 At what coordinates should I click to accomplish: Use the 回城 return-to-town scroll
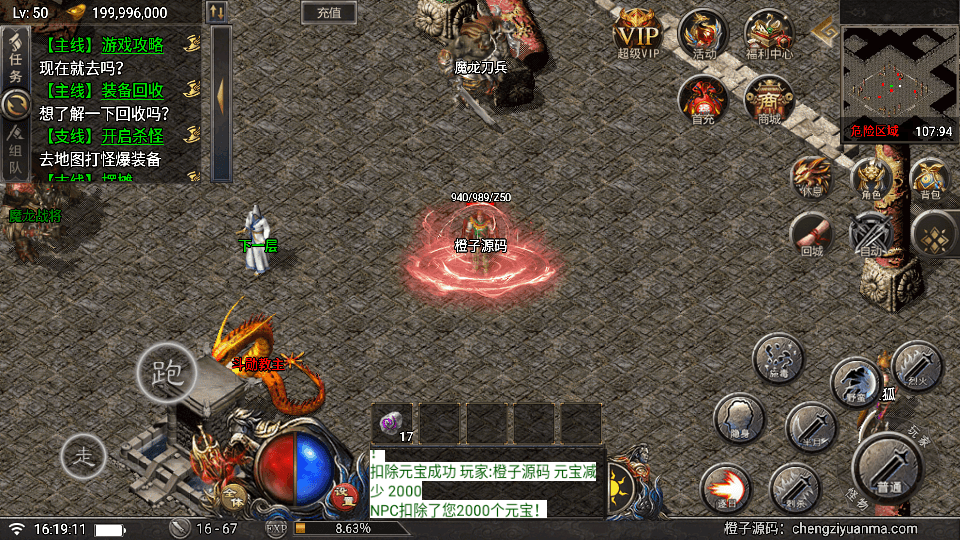click(812, 236)
